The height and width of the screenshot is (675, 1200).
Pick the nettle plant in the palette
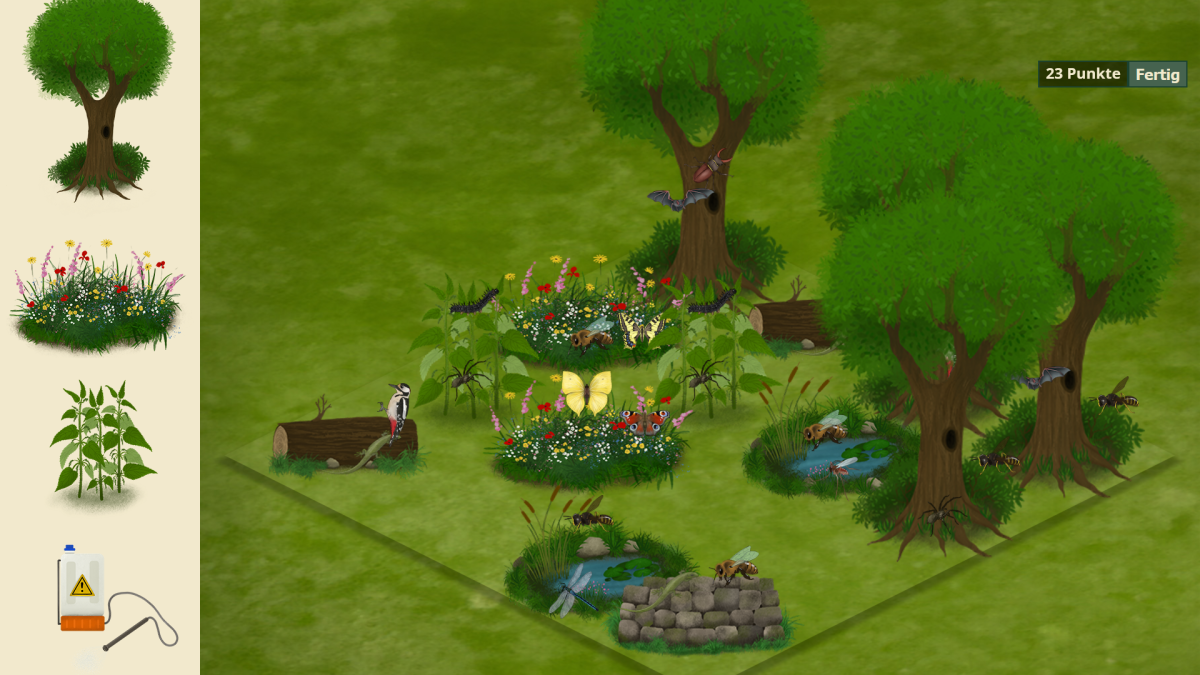click(x=103, y=441)
